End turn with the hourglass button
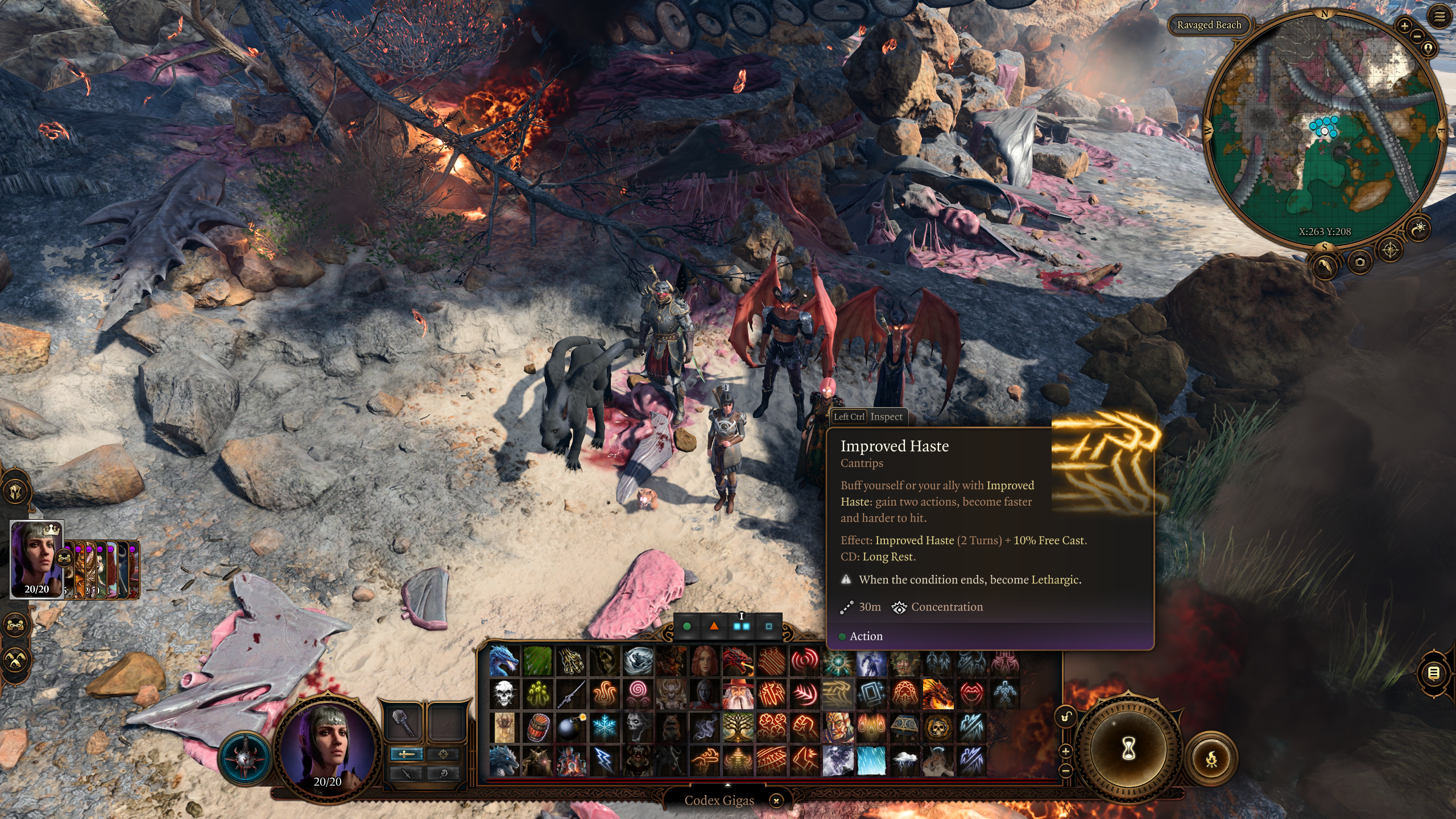 point(1128,749)
